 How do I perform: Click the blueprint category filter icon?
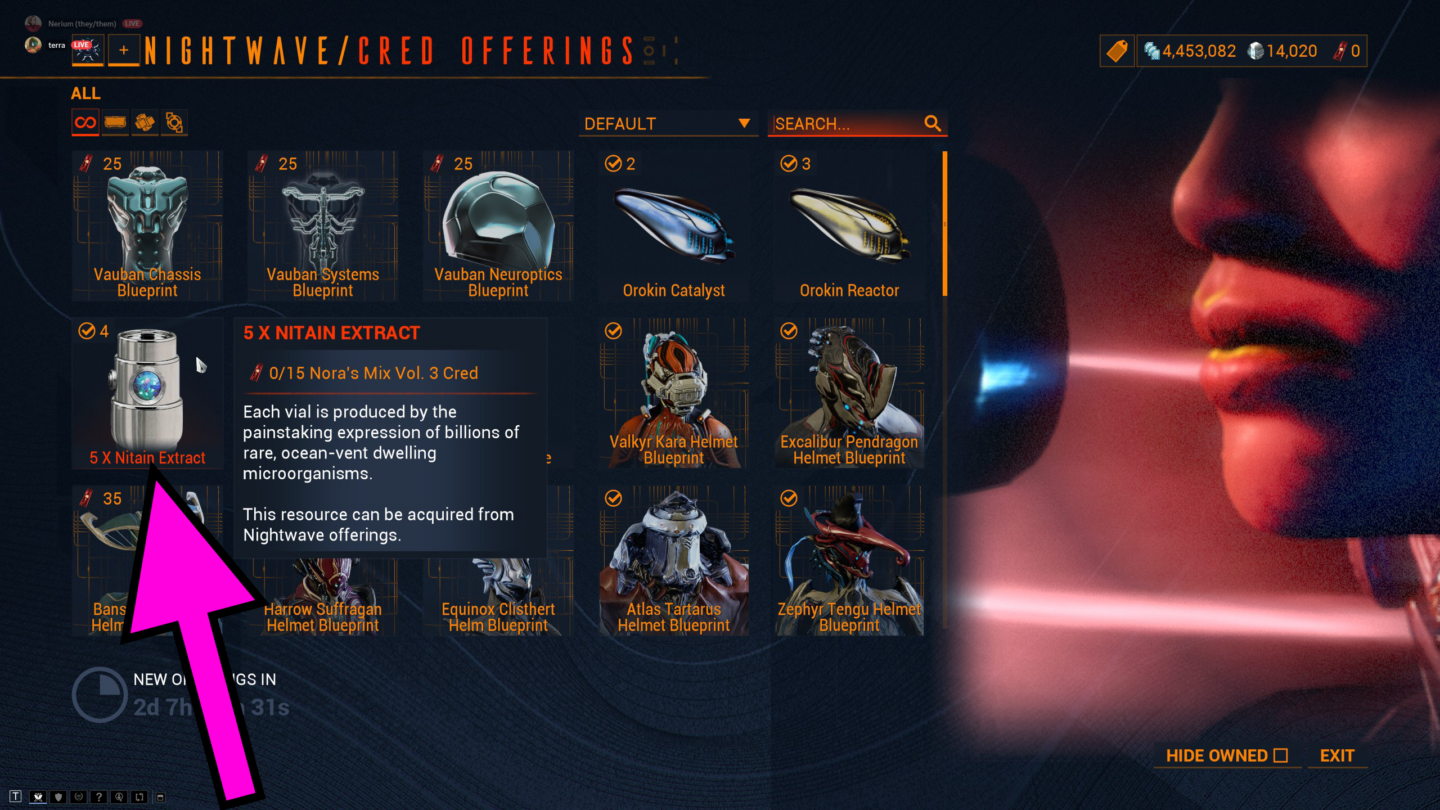point(114,122)
